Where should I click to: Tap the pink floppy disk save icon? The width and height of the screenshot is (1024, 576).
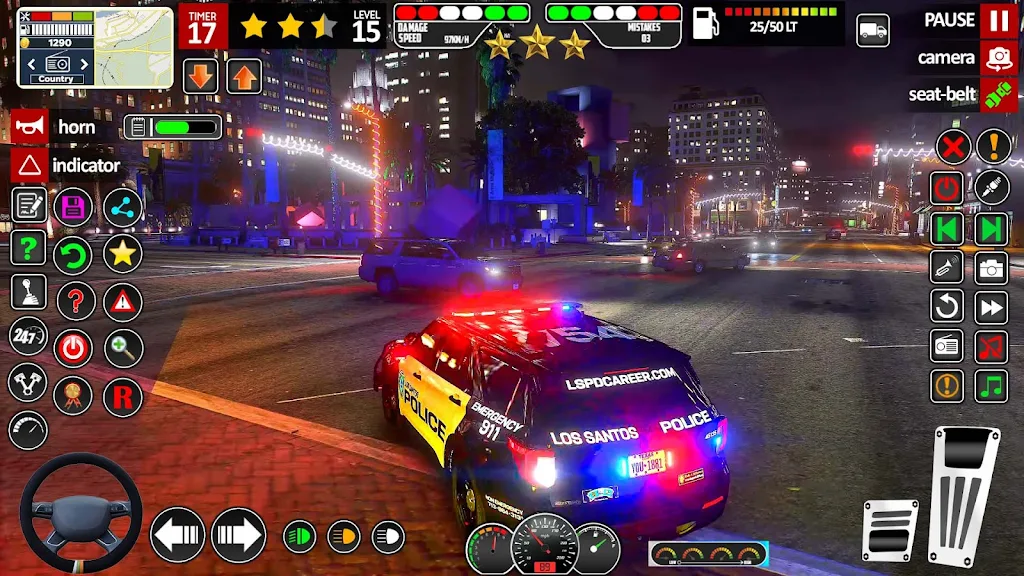[x=74, y=208]
